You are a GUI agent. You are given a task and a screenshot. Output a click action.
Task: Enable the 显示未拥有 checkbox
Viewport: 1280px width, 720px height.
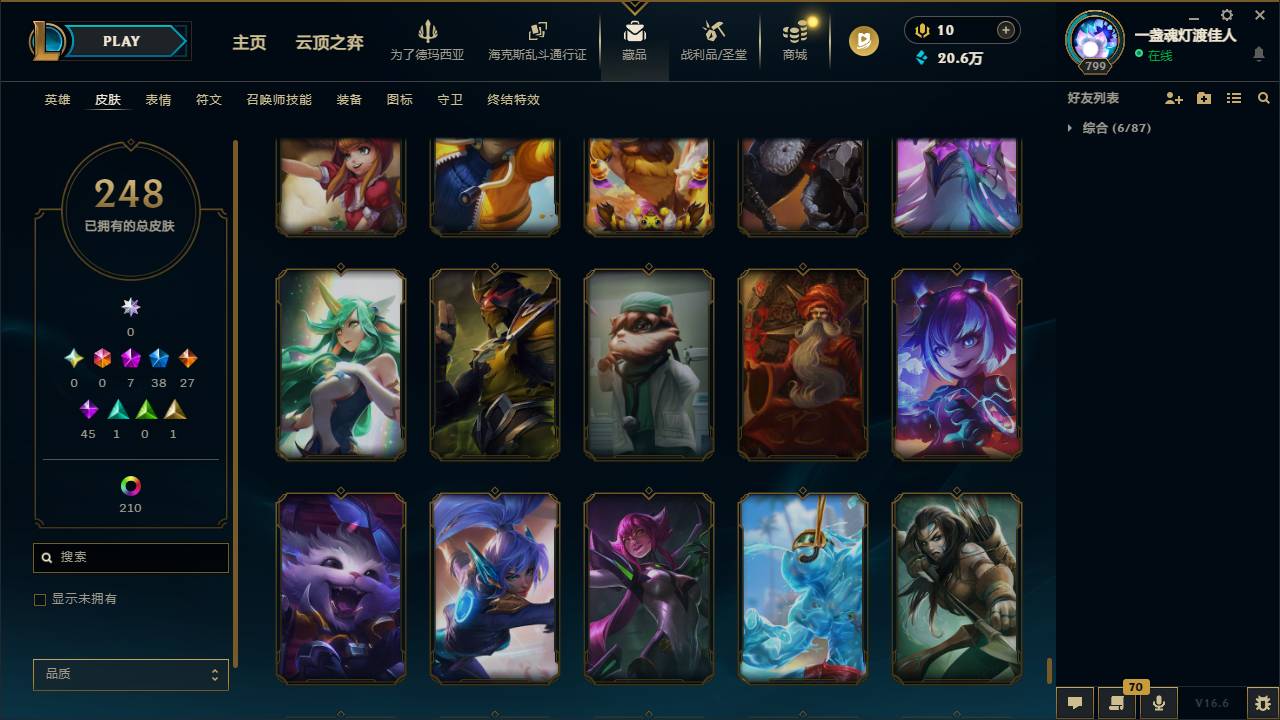(40, 599)
